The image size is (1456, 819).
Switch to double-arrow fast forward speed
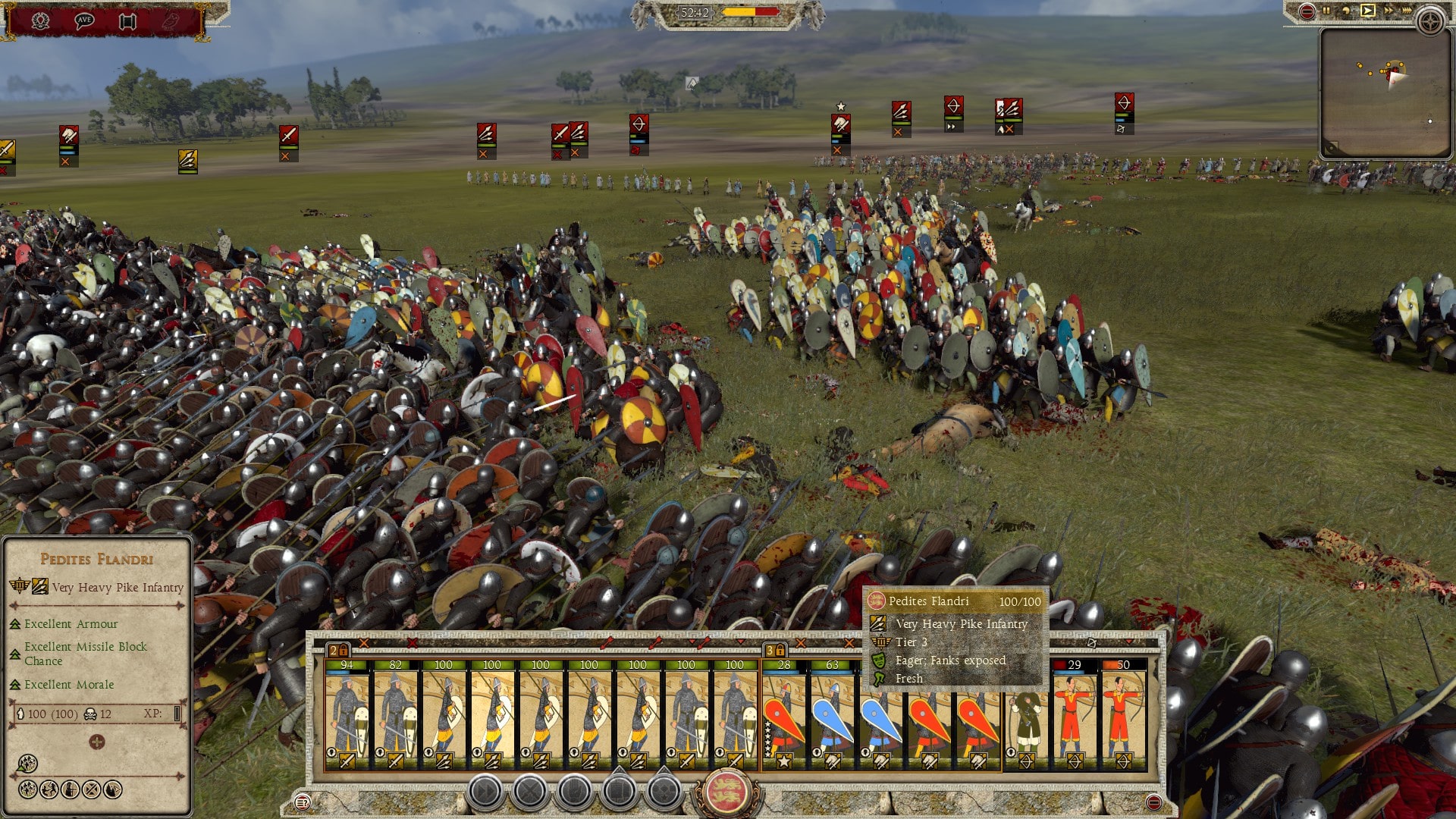(x=1388, y=11)
